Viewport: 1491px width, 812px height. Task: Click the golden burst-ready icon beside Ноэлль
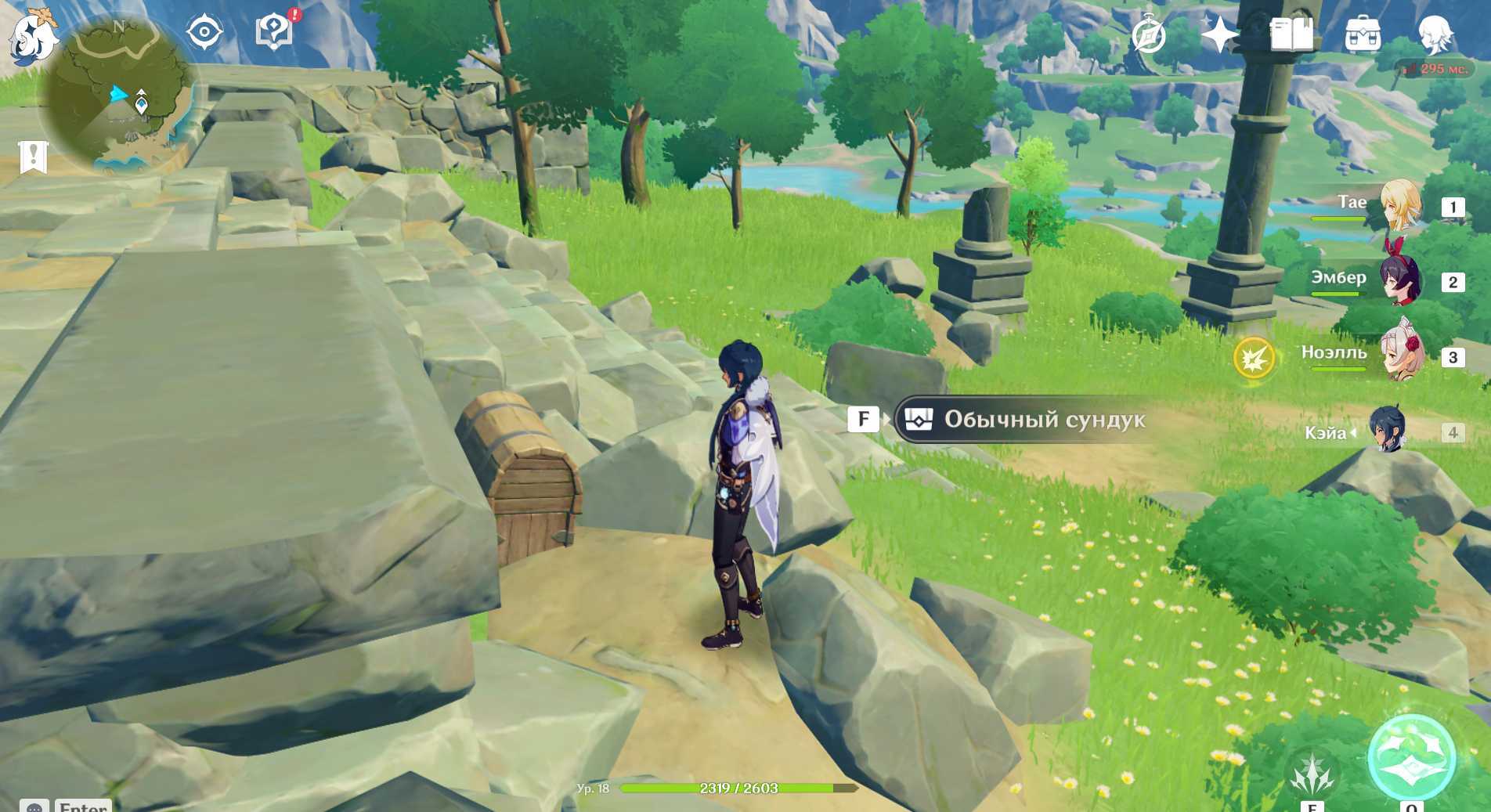point(1254,358)
